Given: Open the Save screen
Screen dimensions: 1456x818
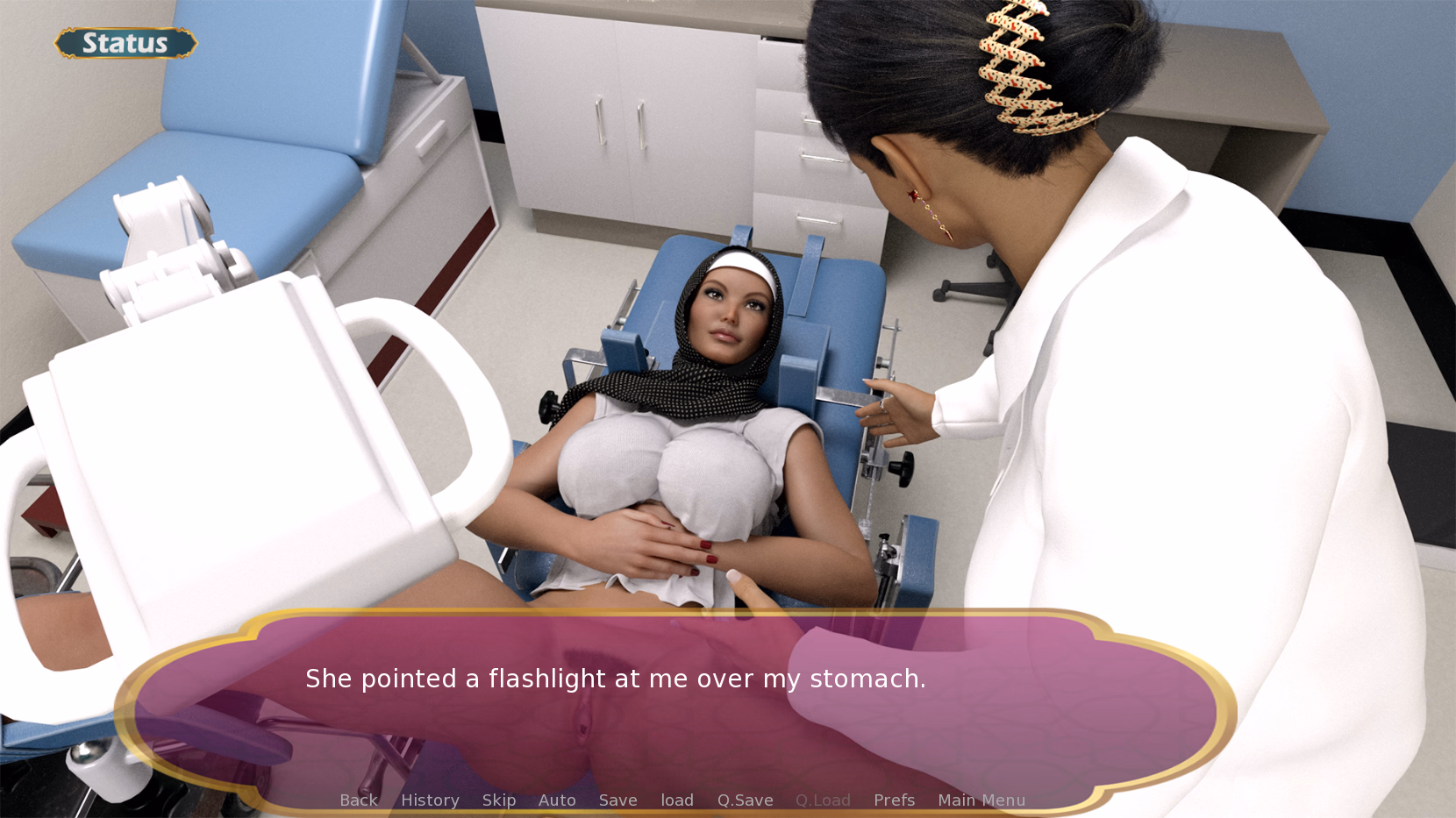Looking at the screenshot, I should (x=617, y=800).
